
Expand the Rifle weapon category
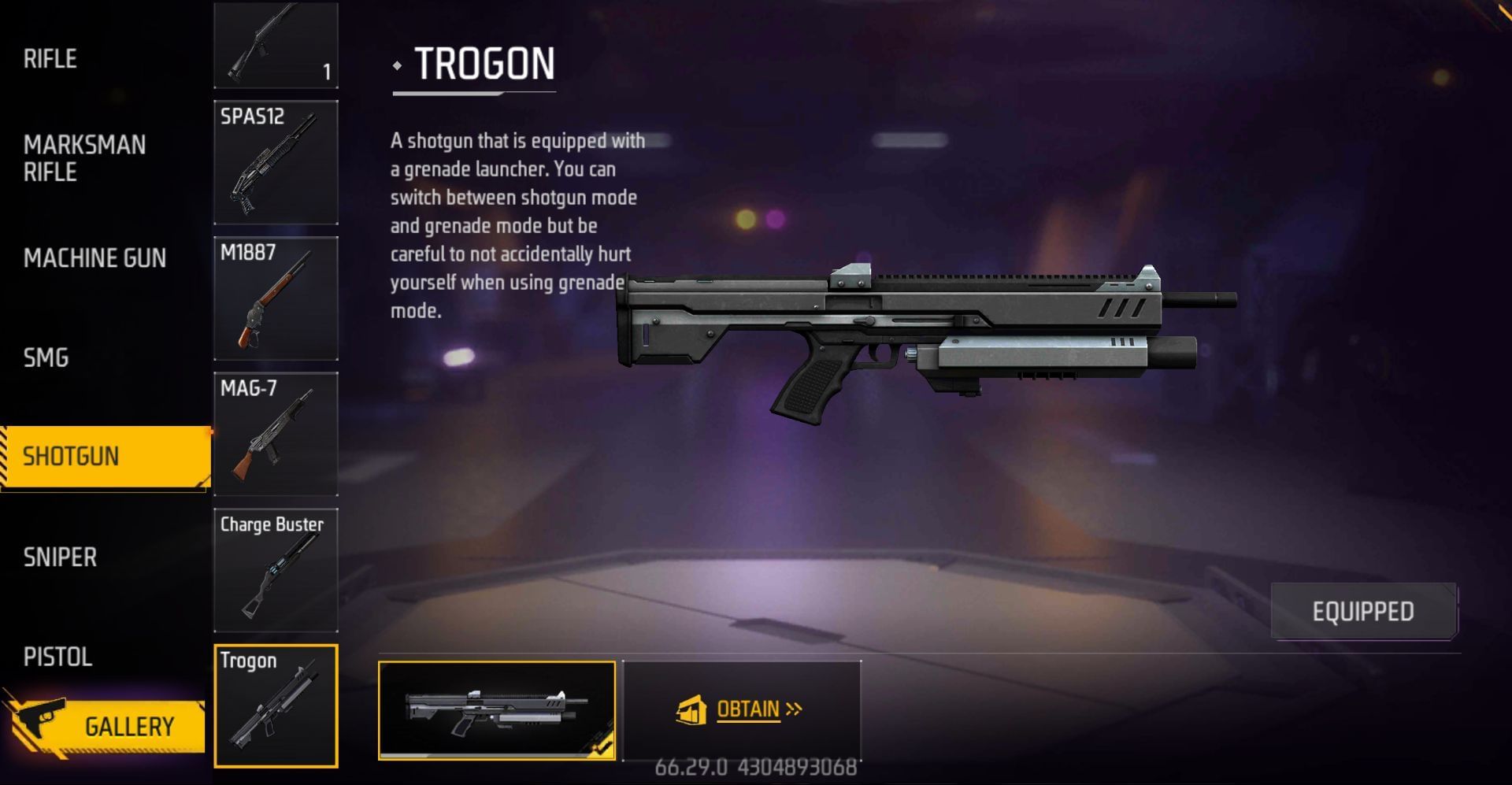[x=50, y=58]
